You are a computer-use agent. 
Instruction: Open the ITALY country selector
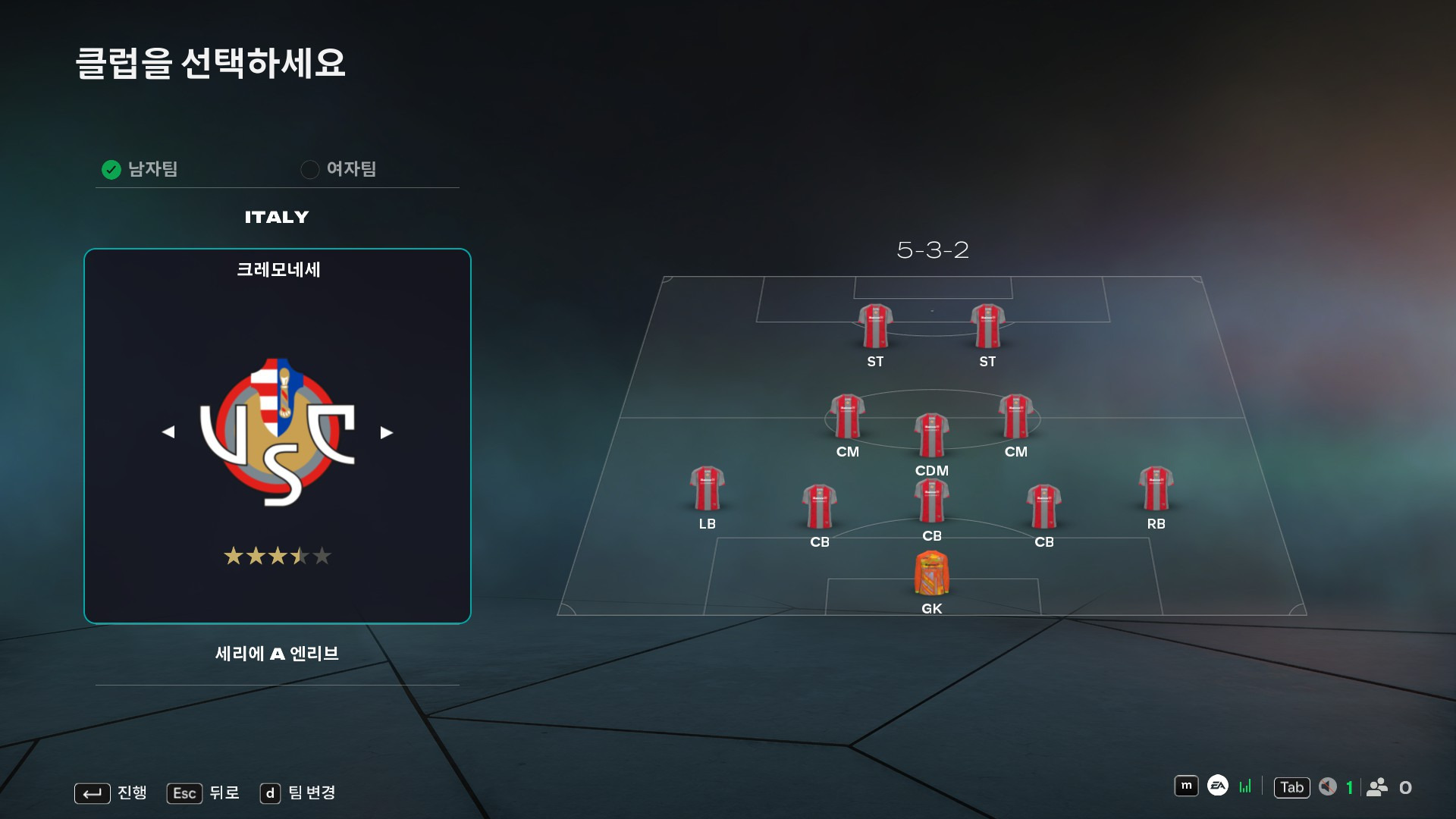[277, 218]
